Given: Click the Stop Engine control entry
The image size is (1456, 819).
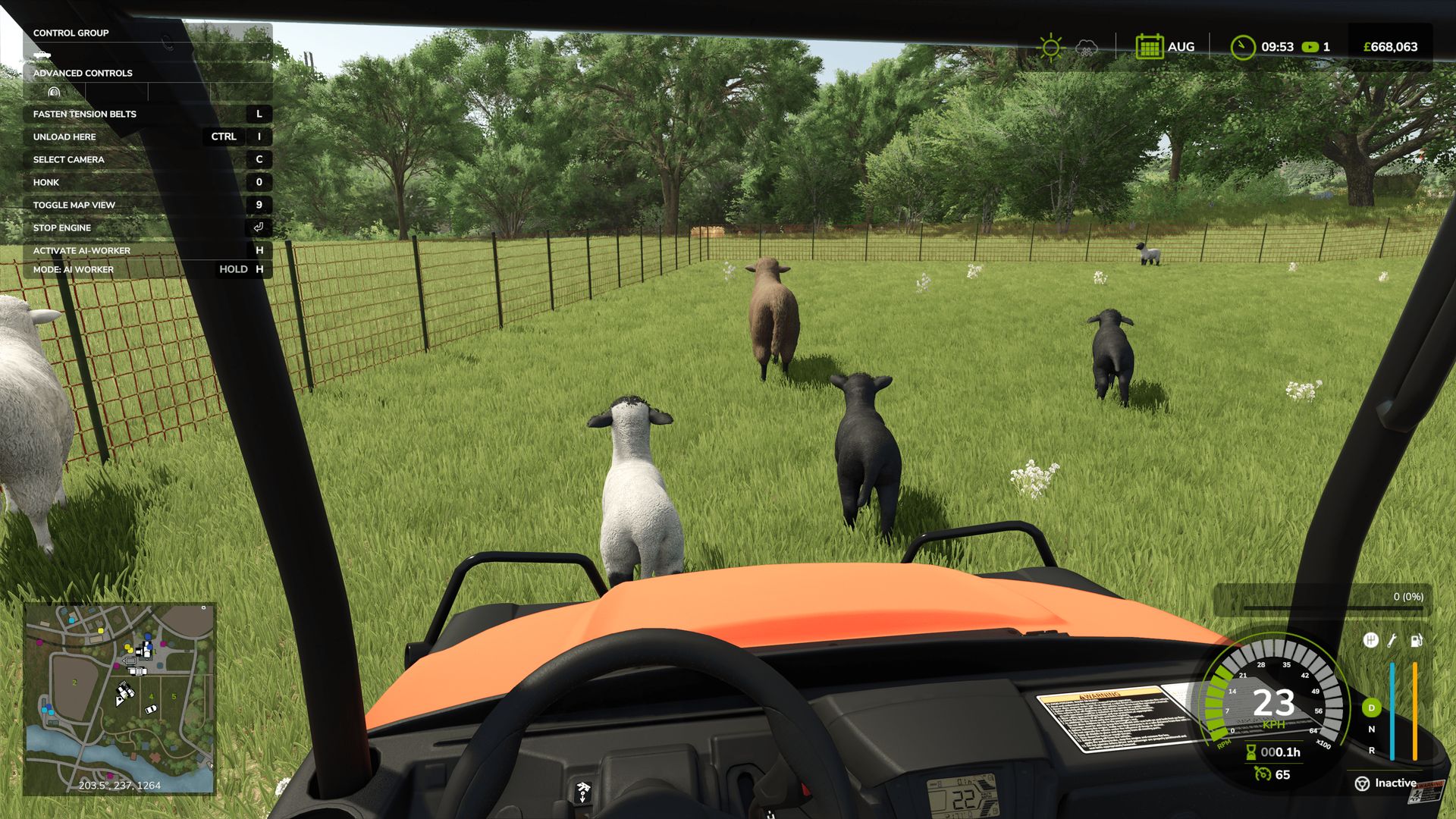Looking at the screenshot, I should pos(61,227).
